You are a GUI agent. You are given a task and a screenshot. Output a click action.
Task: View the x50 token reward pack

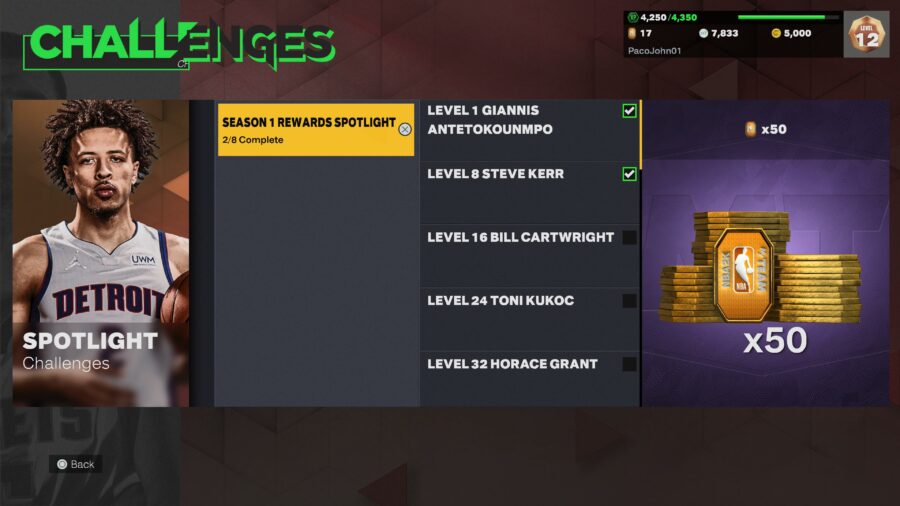(x=765, y=280)
